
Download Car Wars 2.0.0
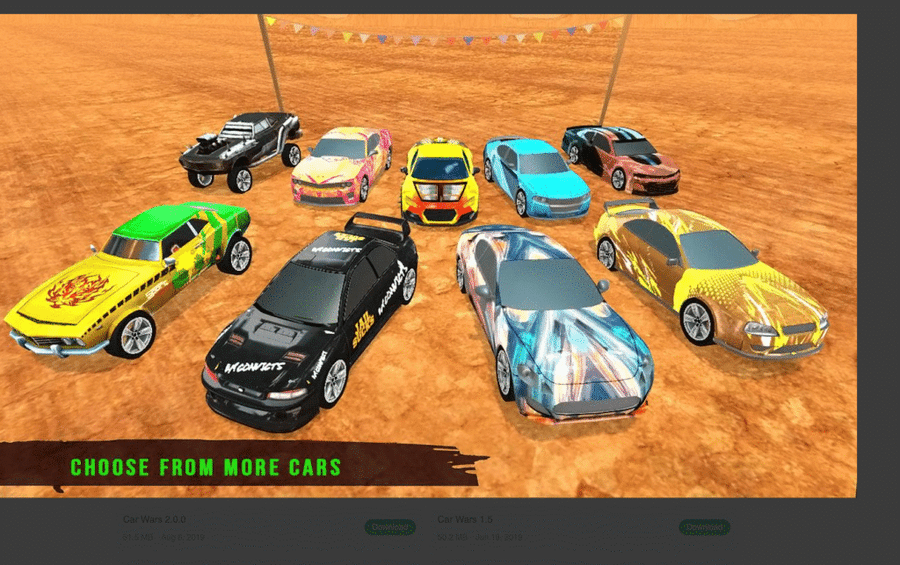coord(389,527)
